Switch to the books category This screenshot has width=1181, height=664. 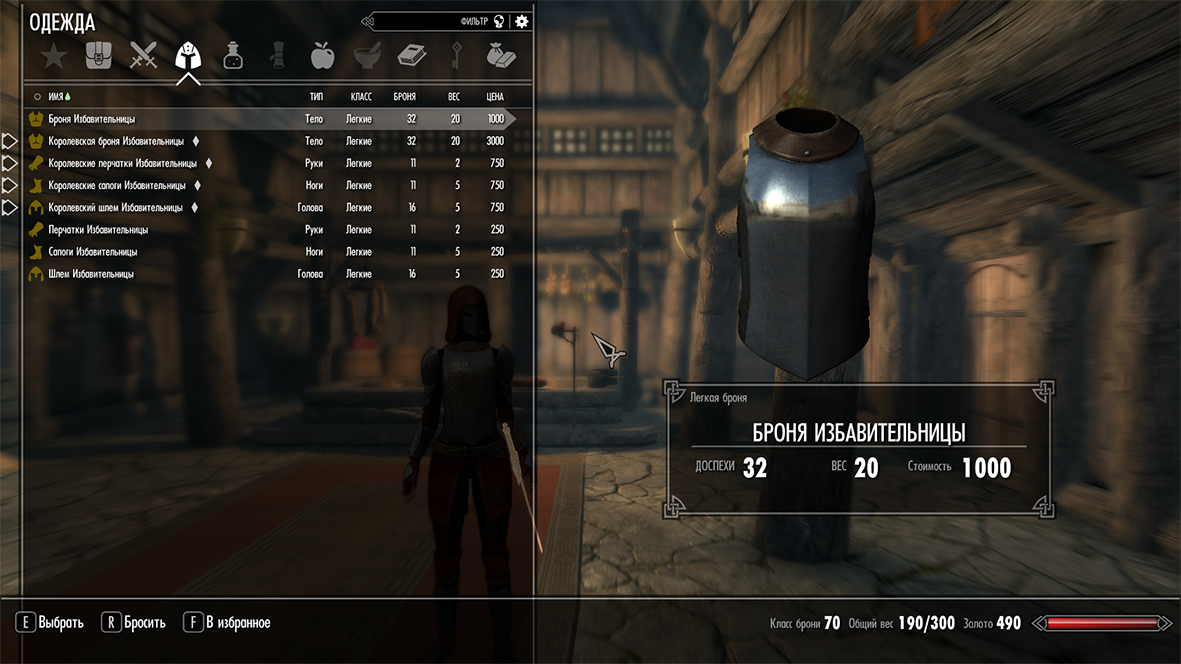pos(412,56)
